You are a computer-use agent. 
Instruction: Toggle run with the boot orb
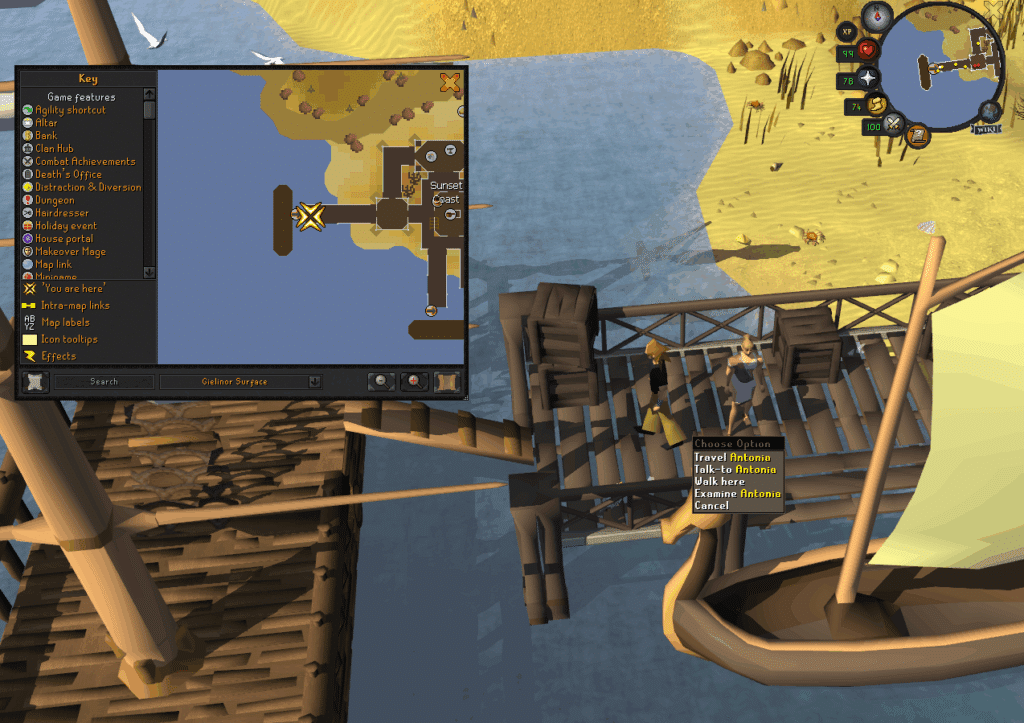point(878,104)
